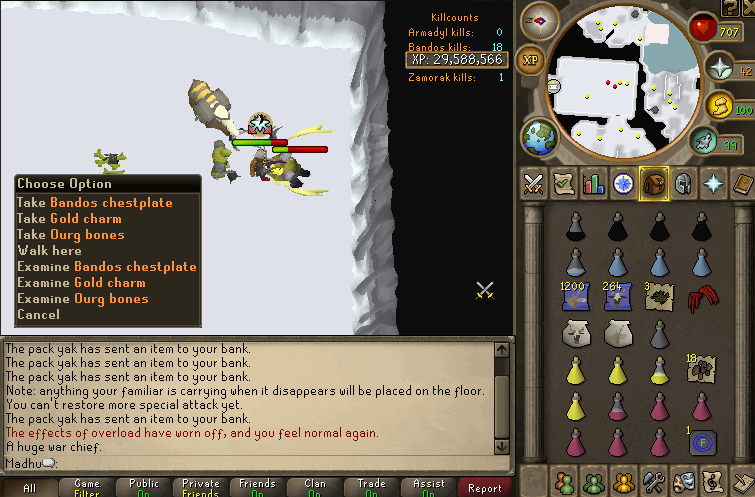Examine the Bandos chestplate
Viewport: 755px width, 497px height.
pyautogui.click(x=106, y=267)
